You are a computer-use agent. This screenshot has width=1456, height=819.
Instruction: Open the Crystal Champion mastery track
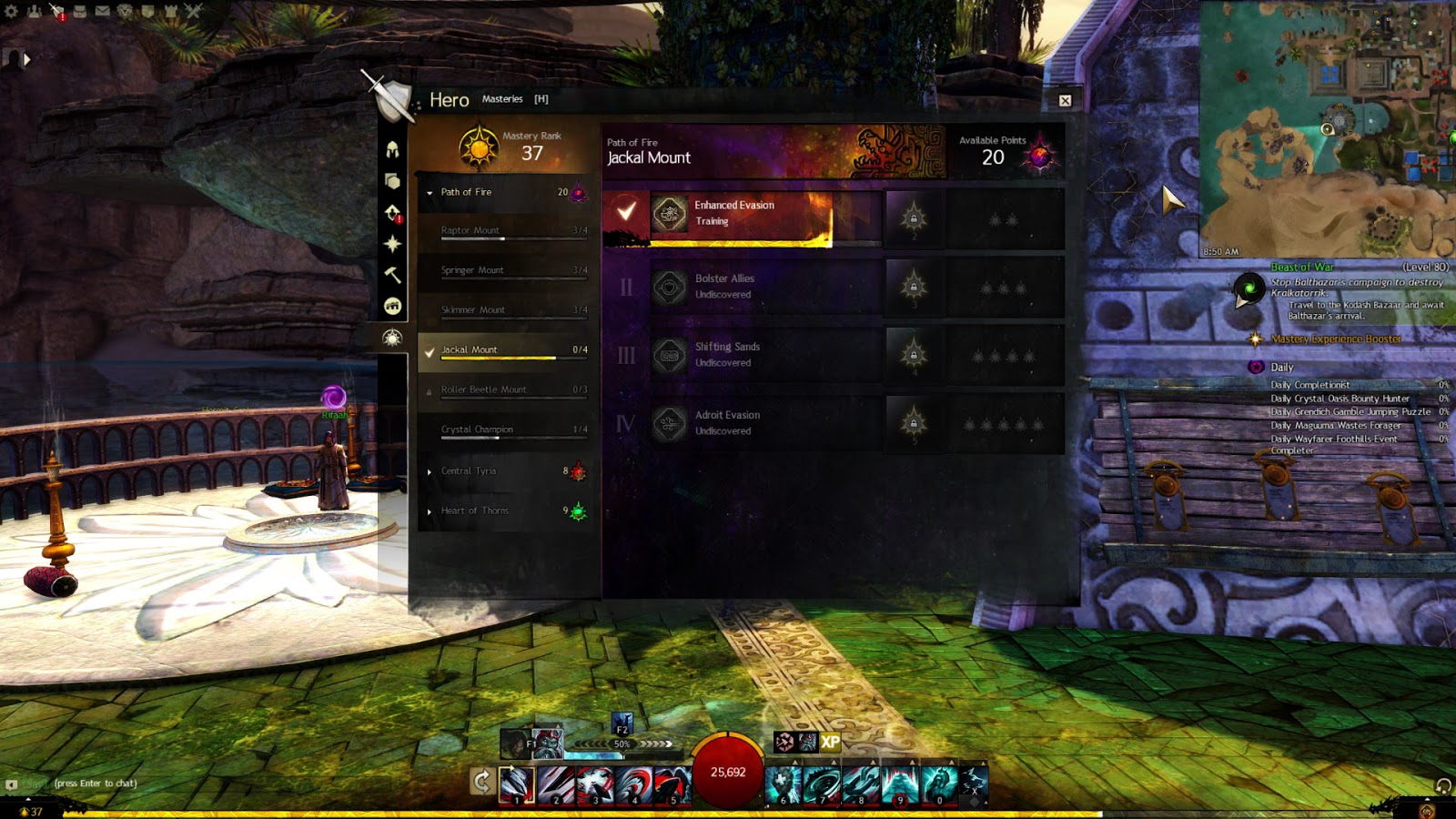pos(503,430)
